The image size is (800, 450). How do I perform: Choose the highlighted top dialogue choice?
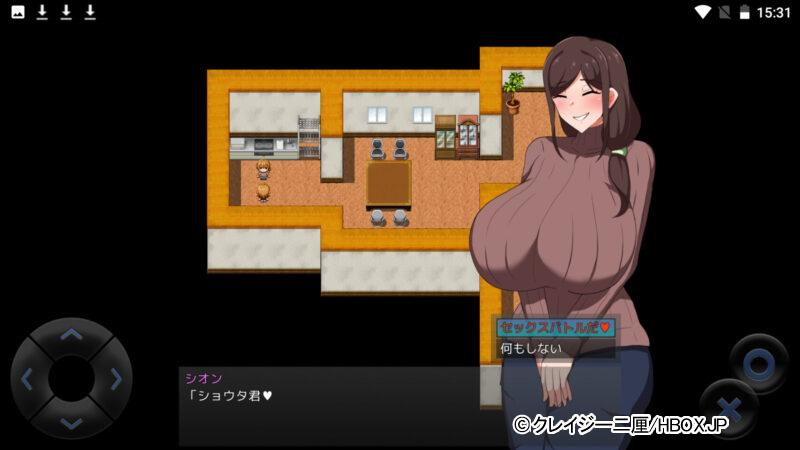coord(555,327)
